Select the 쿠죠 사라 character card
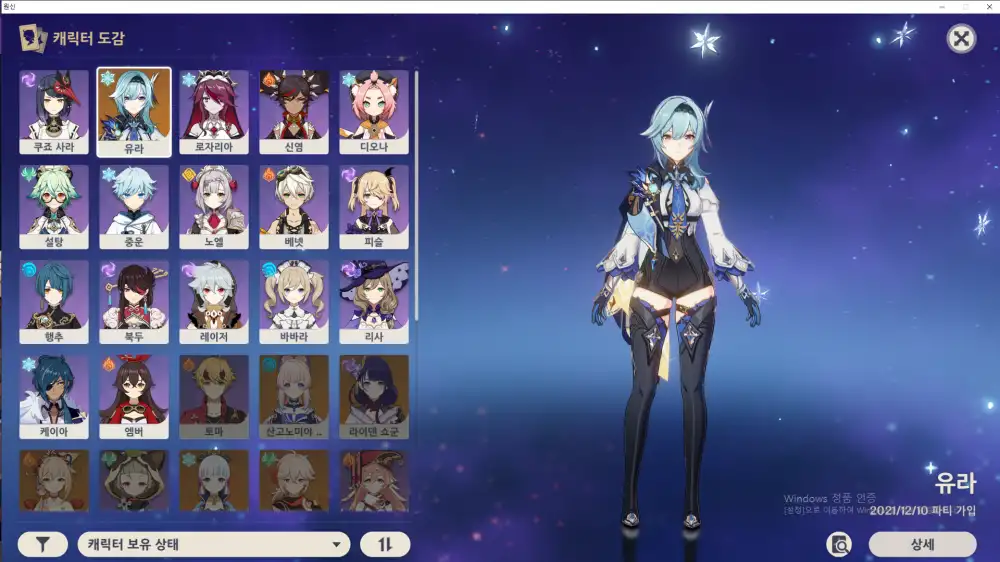 54,112
